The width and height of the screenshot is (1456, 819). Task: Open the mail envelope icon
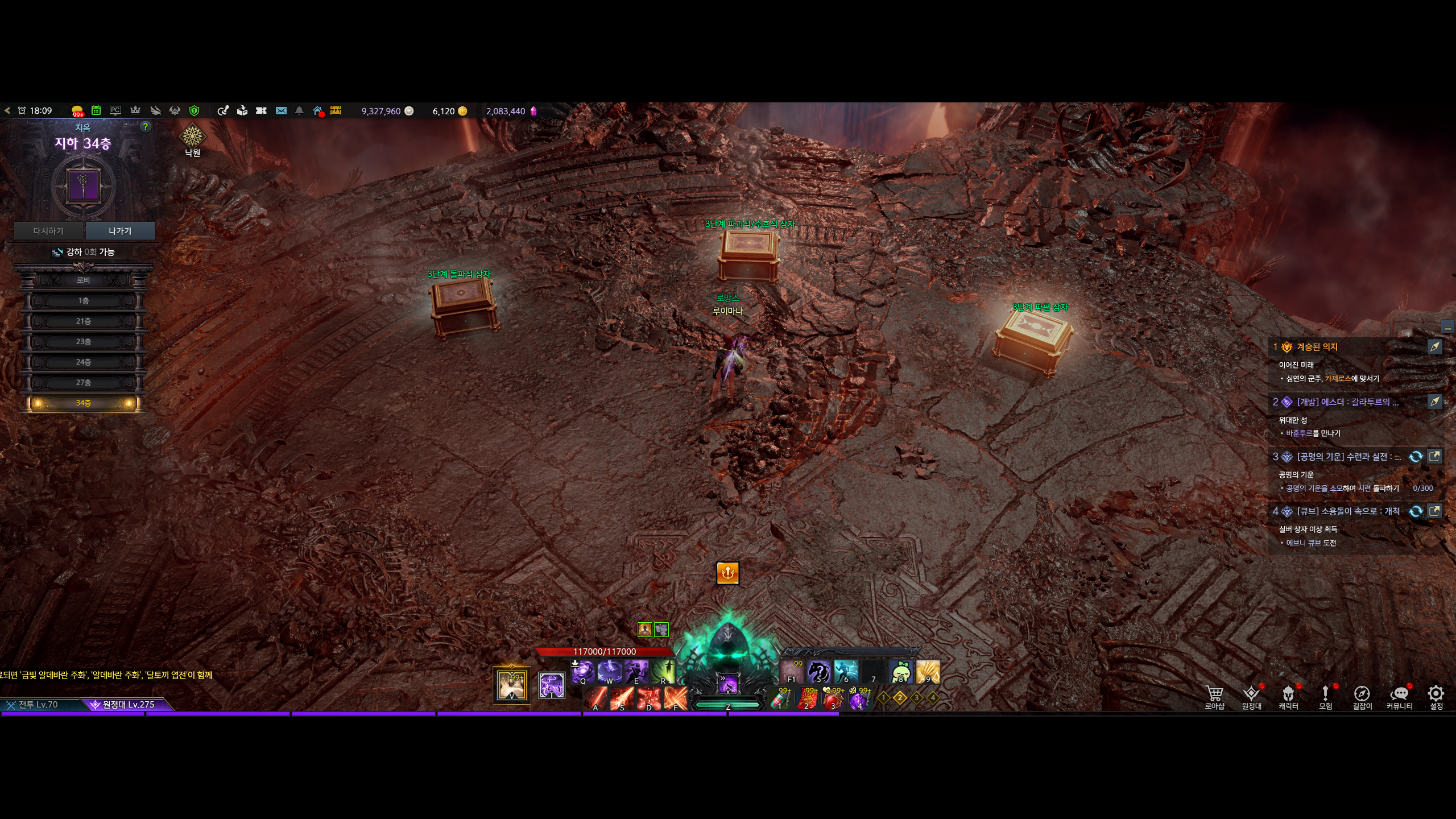tap(281, 111)
